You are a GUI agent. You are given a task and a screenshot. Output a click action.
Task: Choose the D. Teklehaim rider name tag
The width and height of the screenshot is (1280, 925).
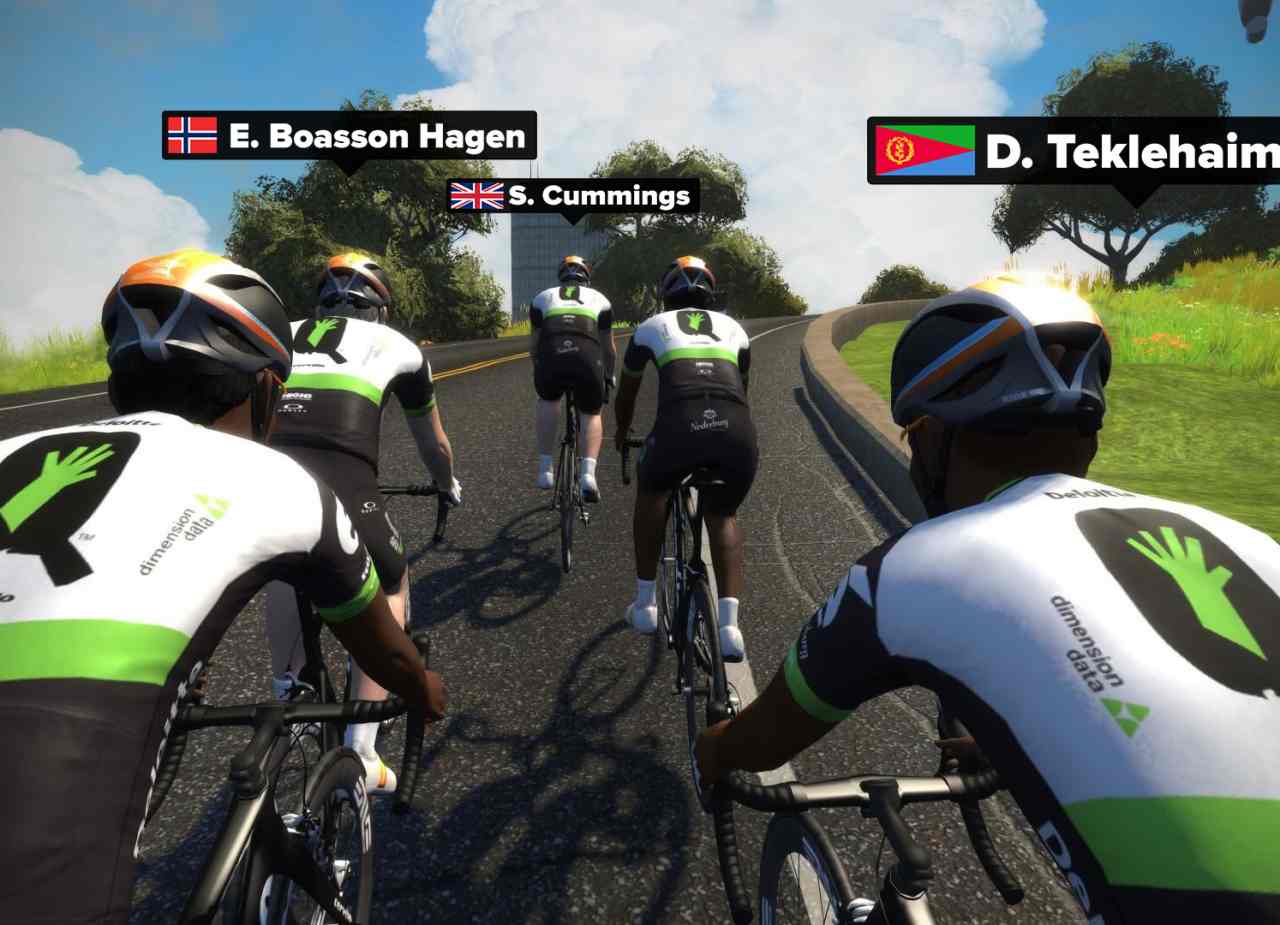pyautogui.click(x=1075, y=151)
